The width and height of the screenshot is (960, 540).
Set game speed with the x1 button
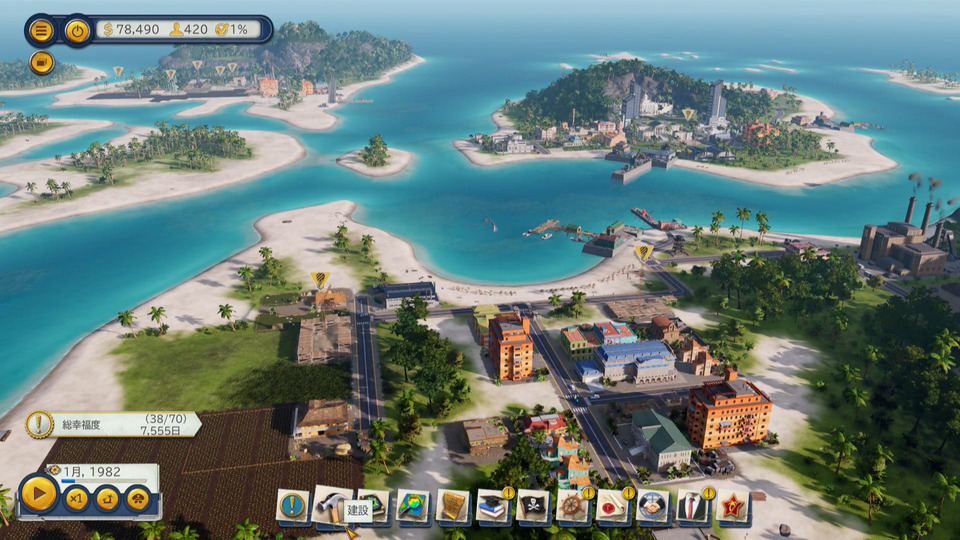pos(76,498)
